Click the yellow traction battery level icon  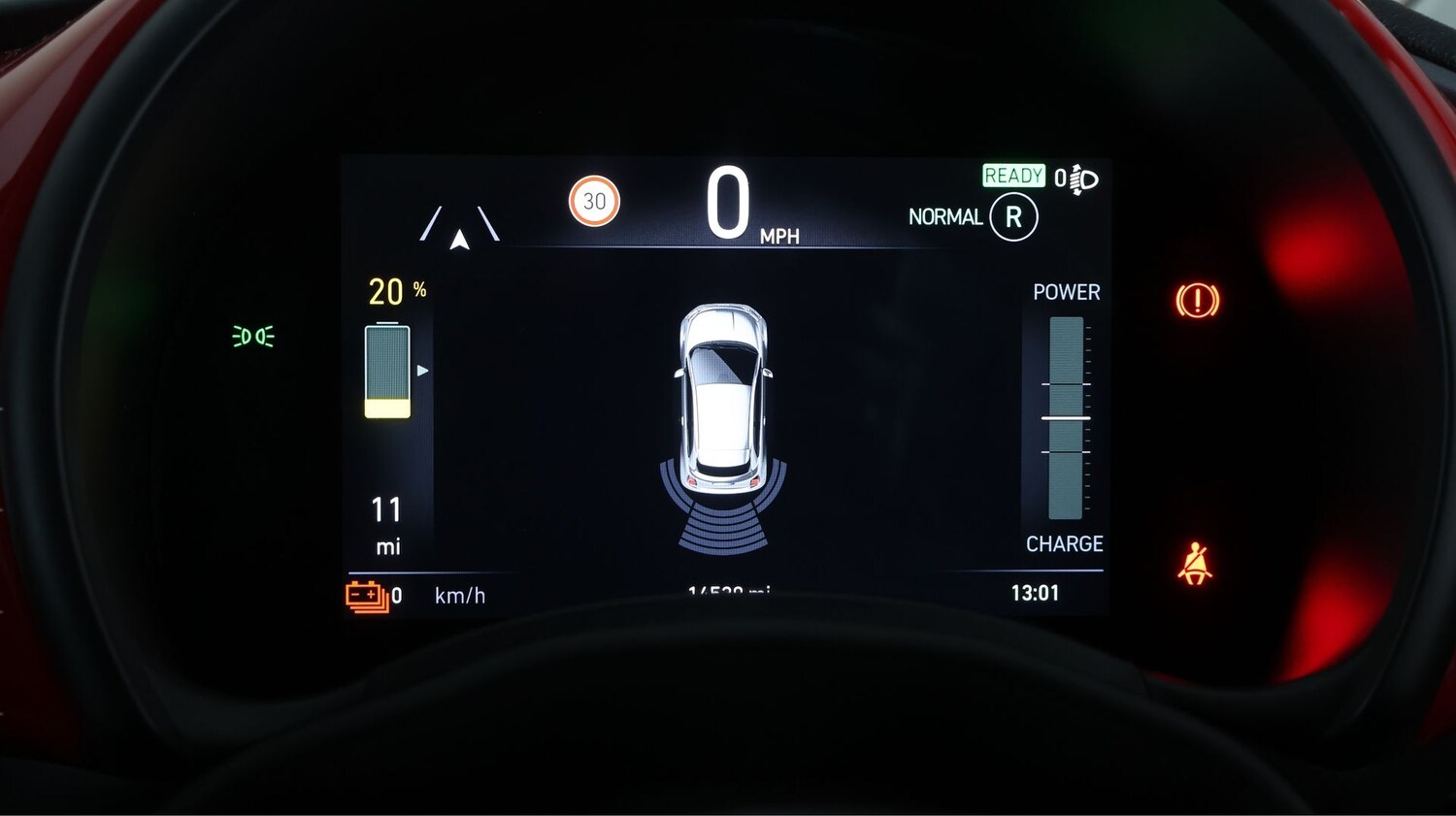[x=387, y=372]
